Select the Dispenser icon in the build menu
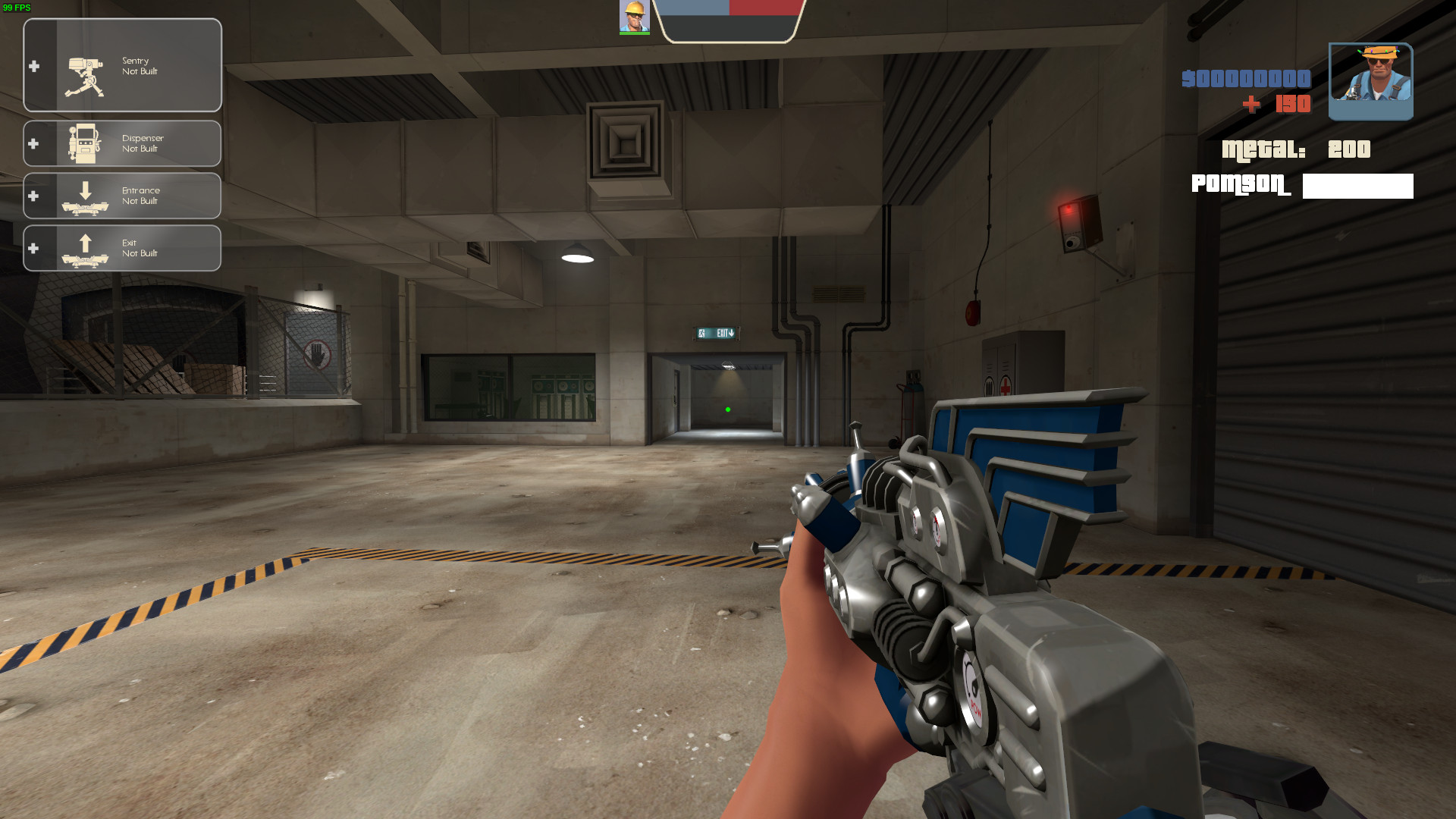This screenshot has height=819, width=1456. point(83,143)
